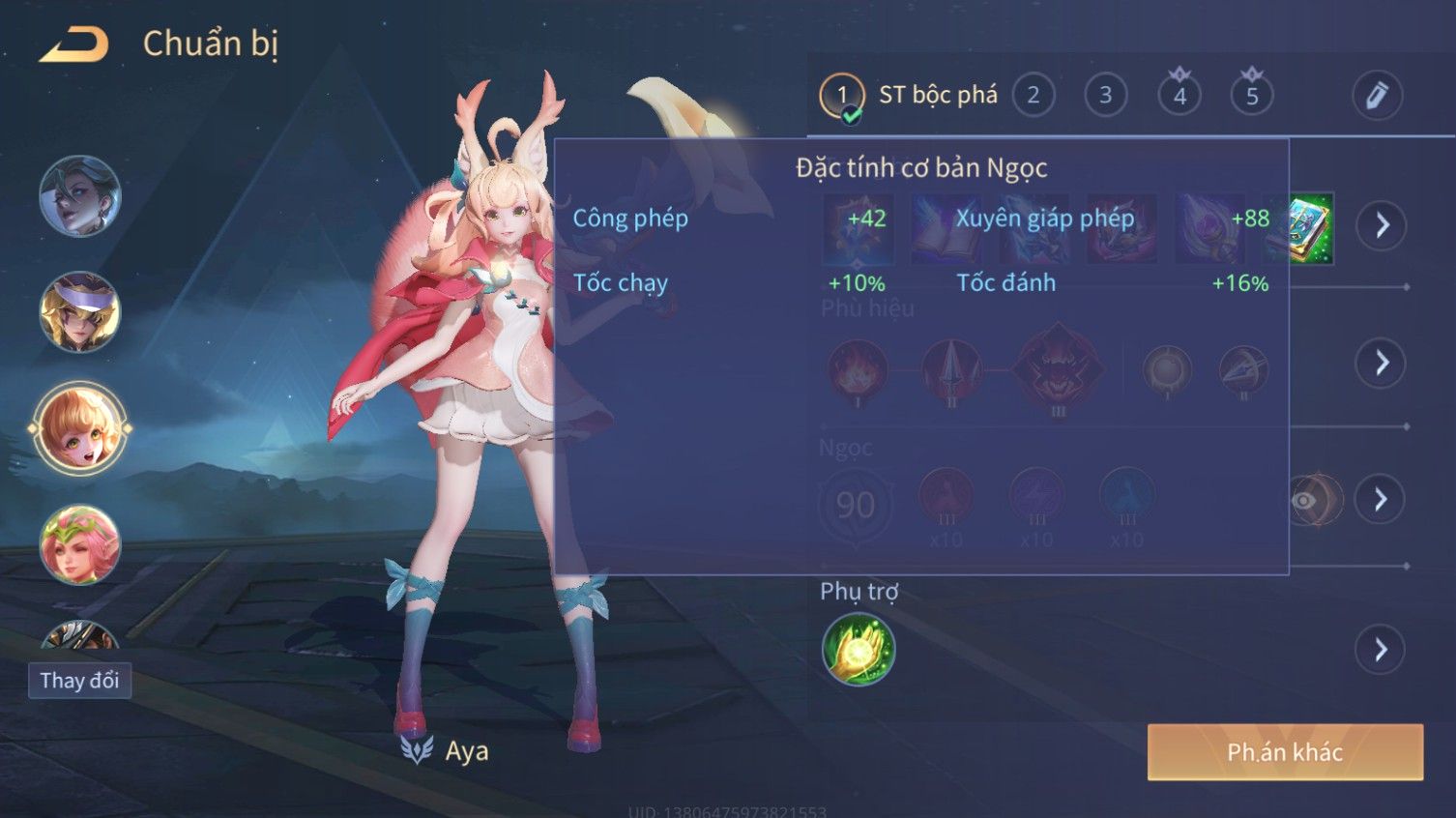This screenshot has width=1456, height=818.
Task: Choose the purple-hat blonde hero portrait
Action: pyautogui.click(x=79, y=312)
